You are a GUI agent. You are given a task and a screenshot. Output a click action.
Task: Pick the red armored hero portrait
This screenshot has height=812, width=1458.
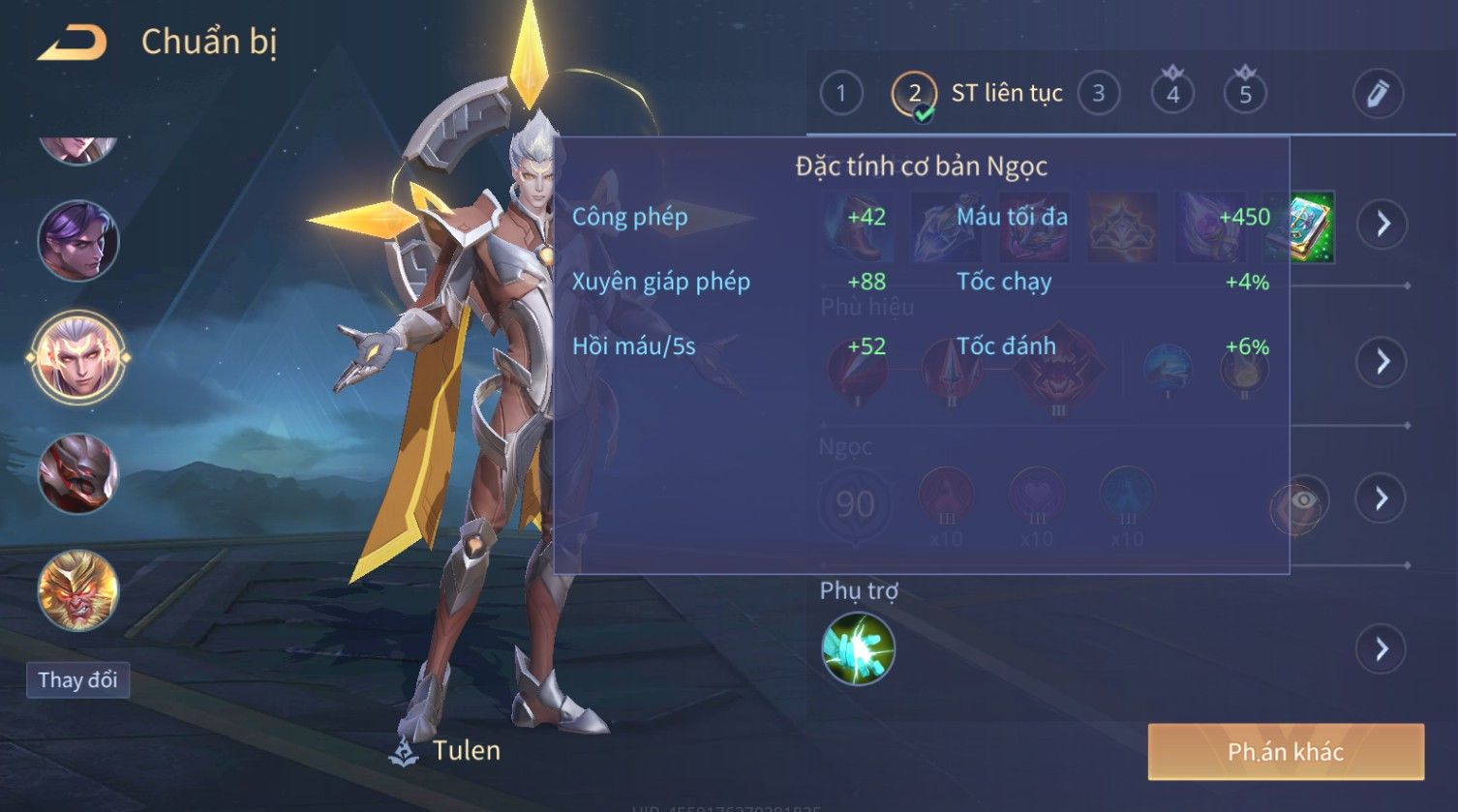click(x=78, y=474)
